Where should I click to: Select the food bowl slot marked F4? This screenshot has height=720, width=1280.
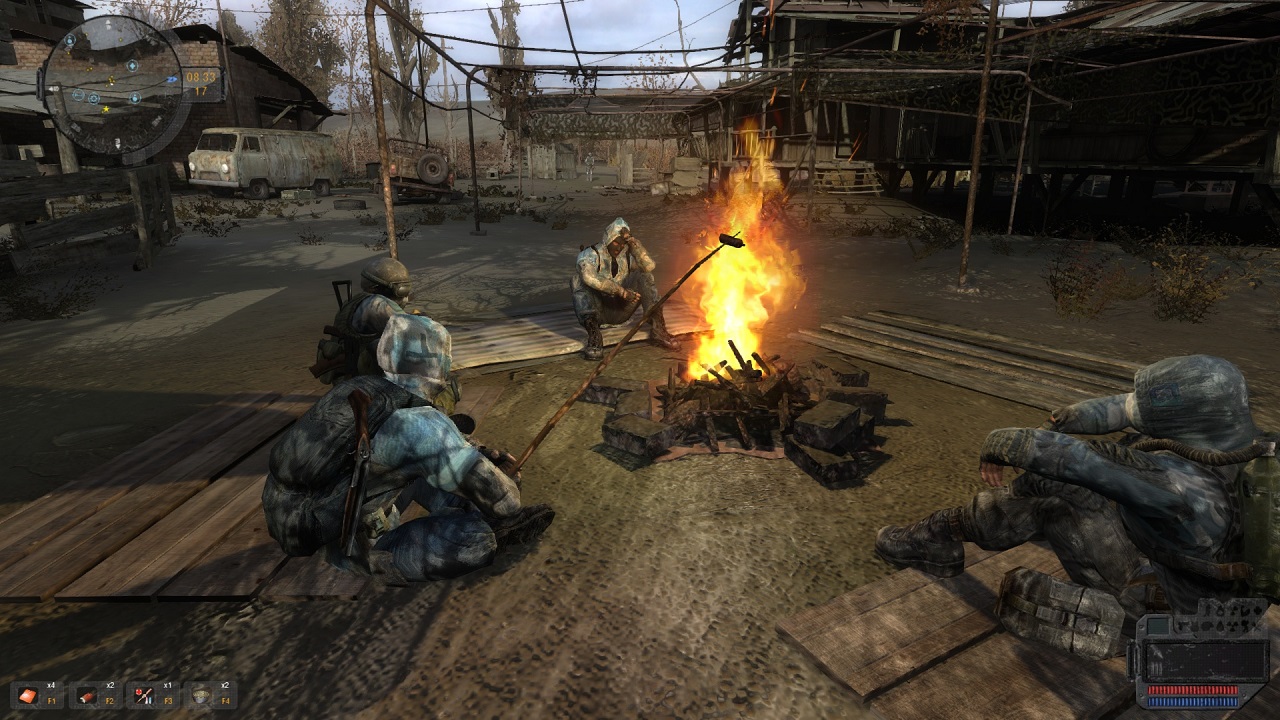201,694
